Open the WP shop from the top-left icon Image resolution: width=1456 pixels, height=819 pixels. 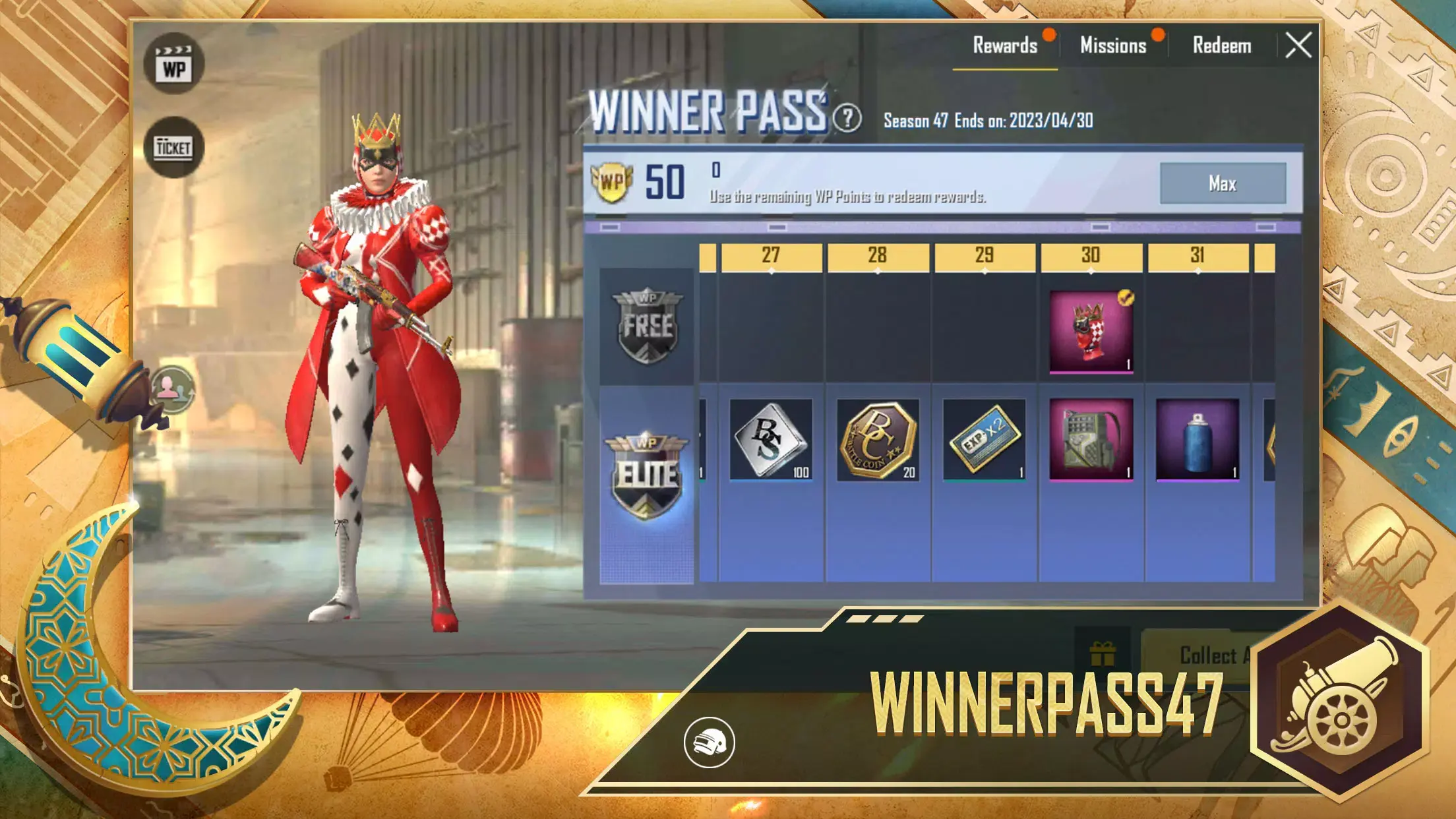coord(174,63)
